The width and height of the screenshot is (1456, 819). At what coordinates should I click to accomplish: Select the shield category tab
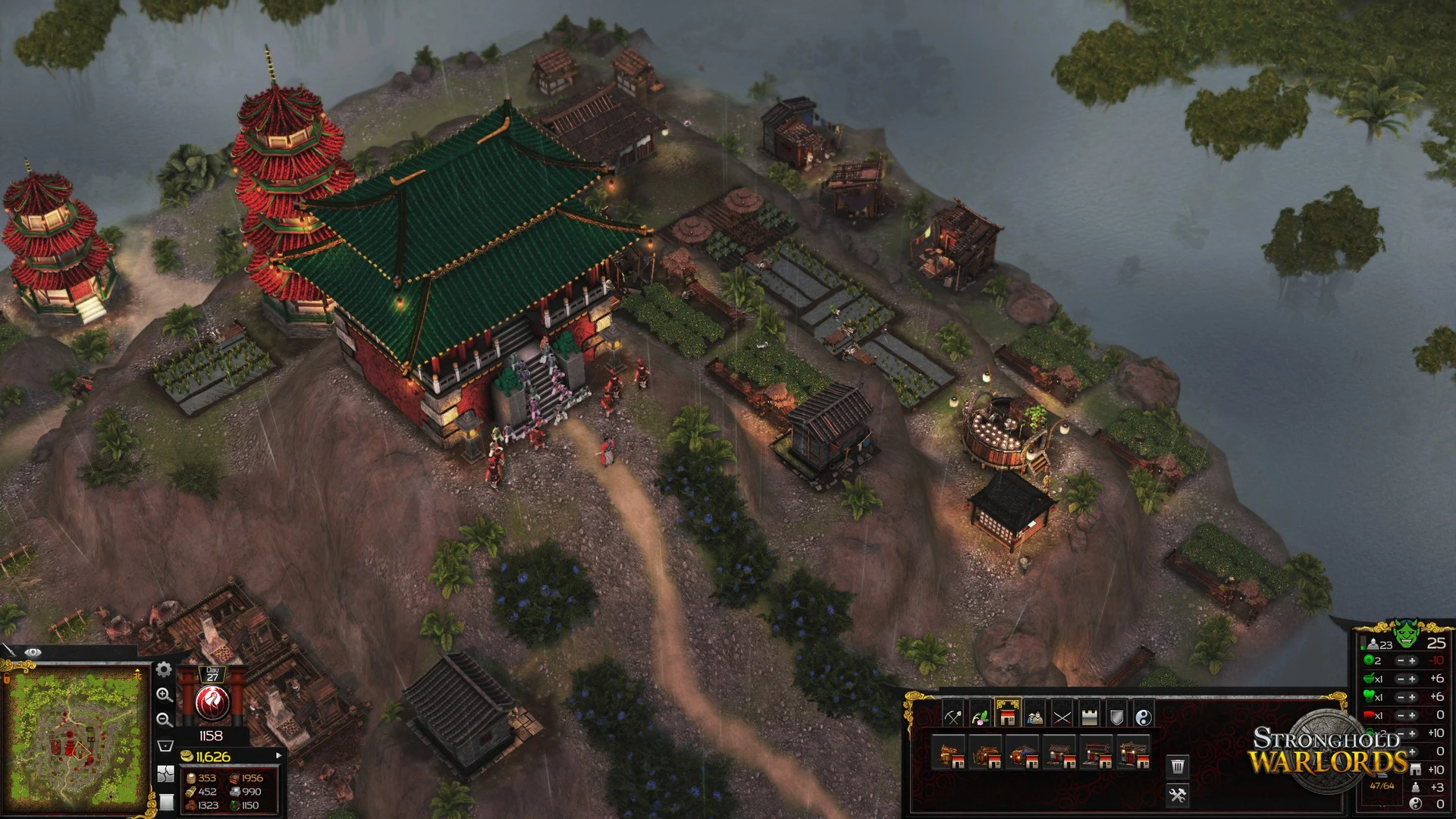(1116, 716)
